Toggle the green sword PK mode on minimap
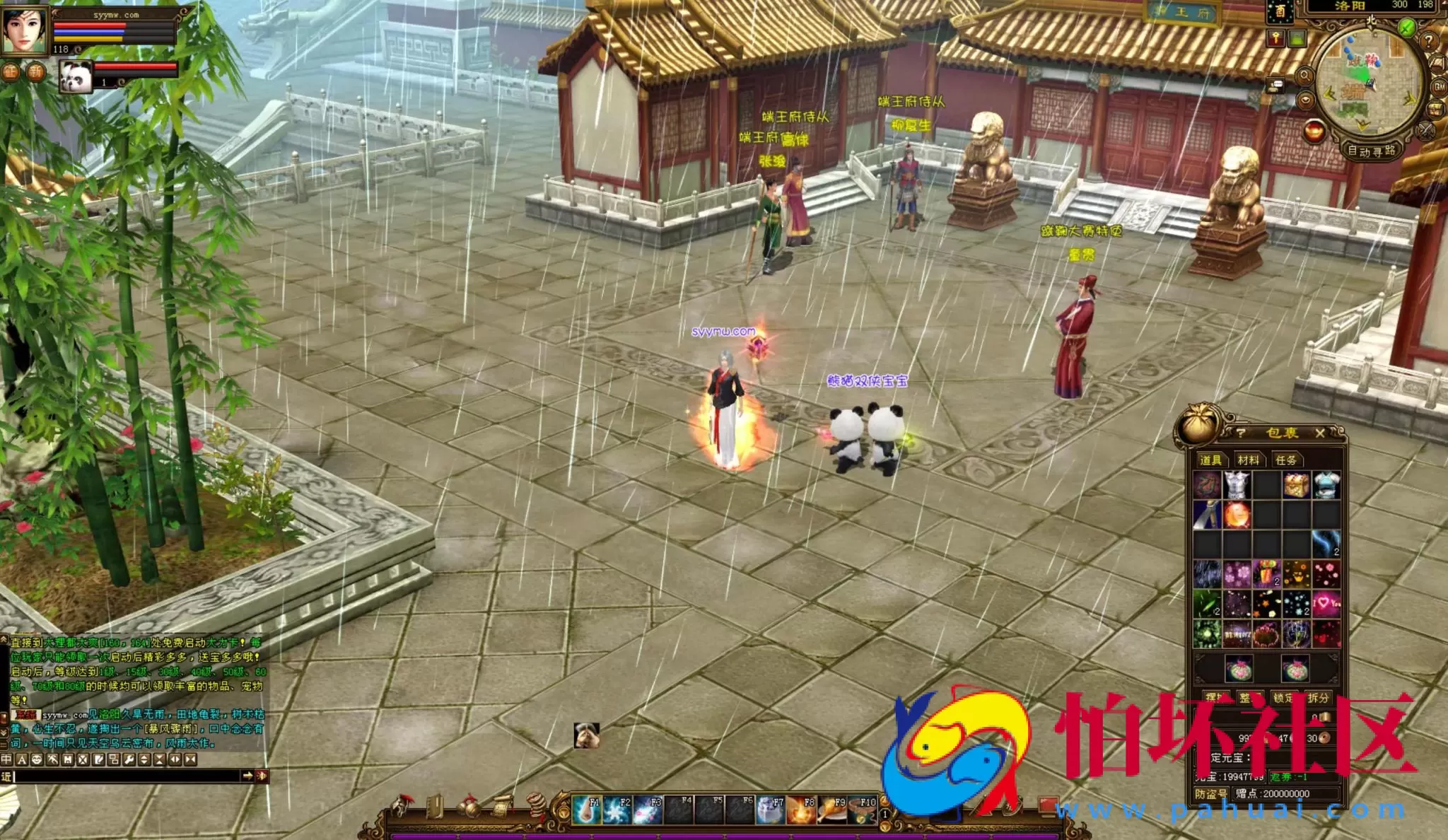 [x=1407, y=27]
